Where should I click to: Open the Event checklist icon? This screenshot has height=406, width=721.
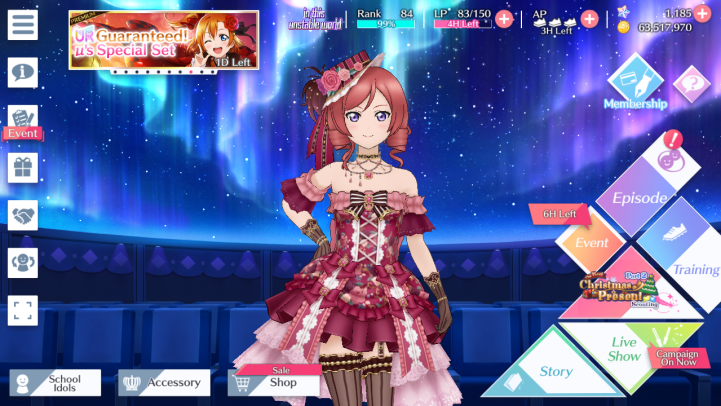pyautogui.click(x=23, y=120)
